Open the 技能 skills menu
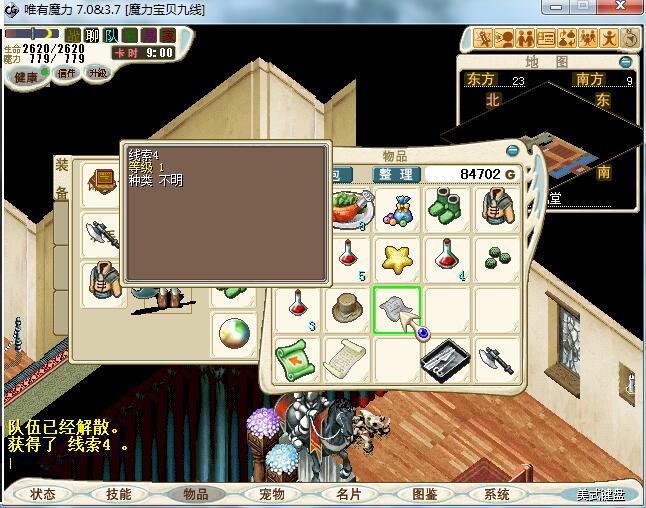This screenshot has height=508, width=646. (x=118, y=494)
